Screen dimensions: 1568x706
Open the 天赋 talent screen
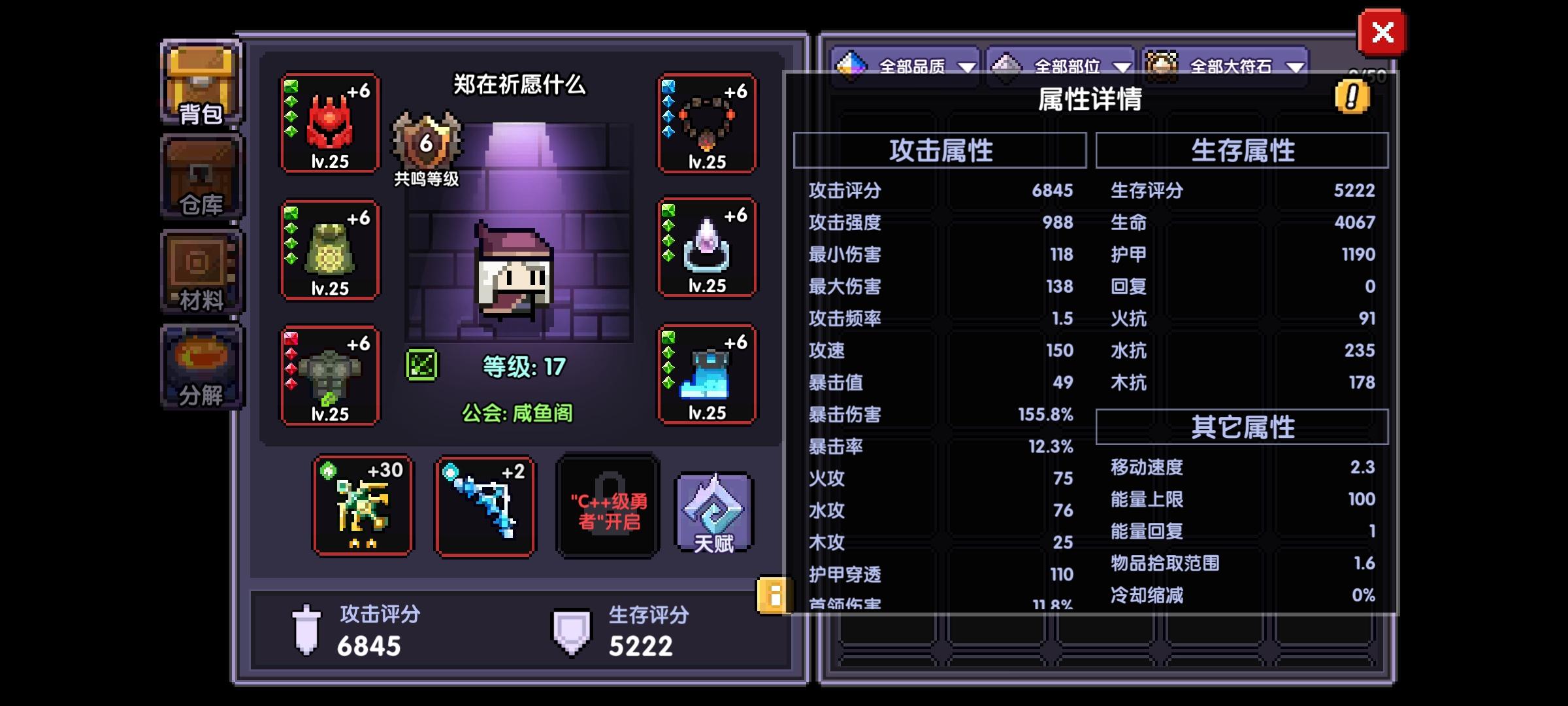coord(712,513)
